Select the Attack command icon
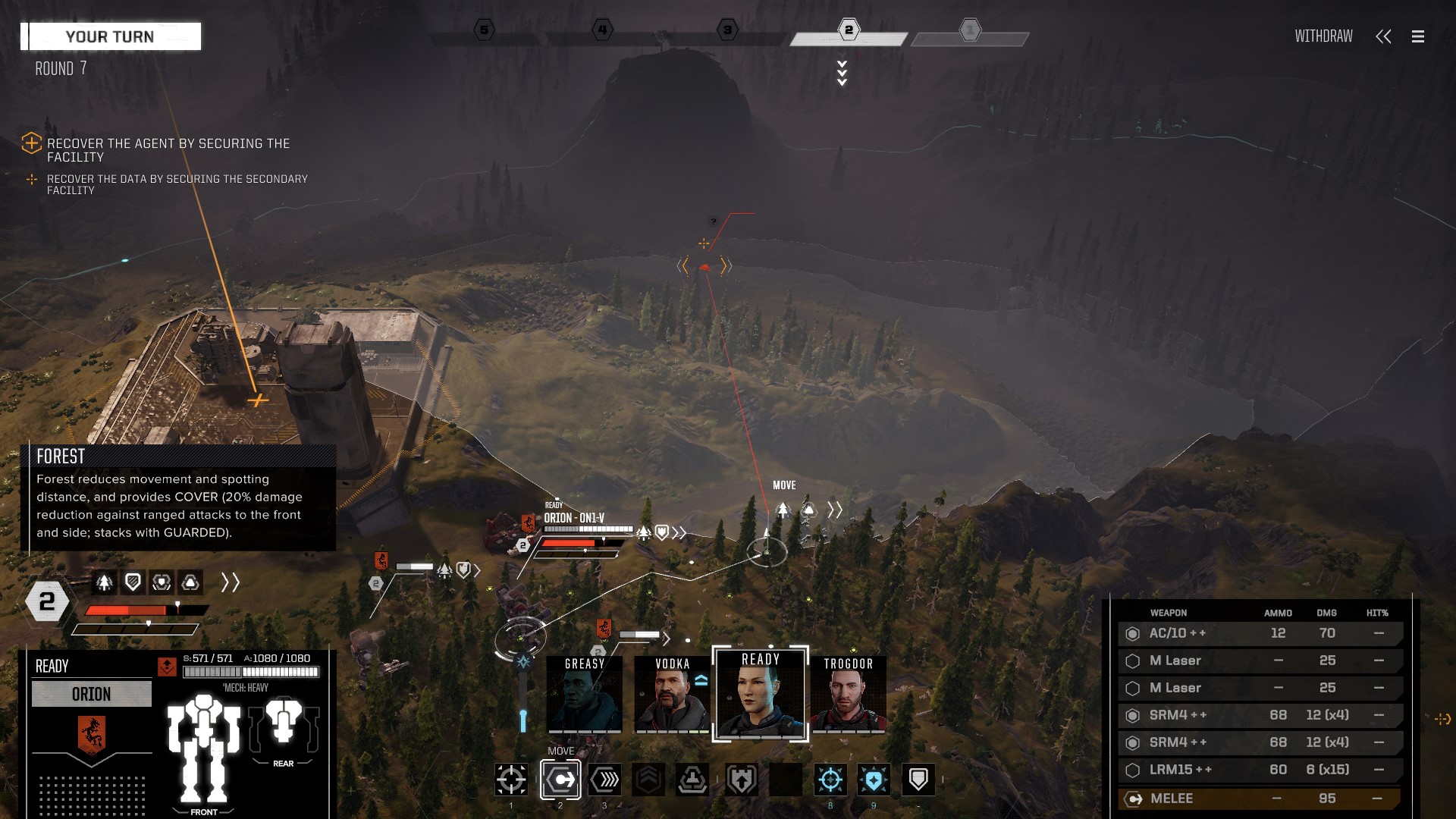 pos(510,779)
